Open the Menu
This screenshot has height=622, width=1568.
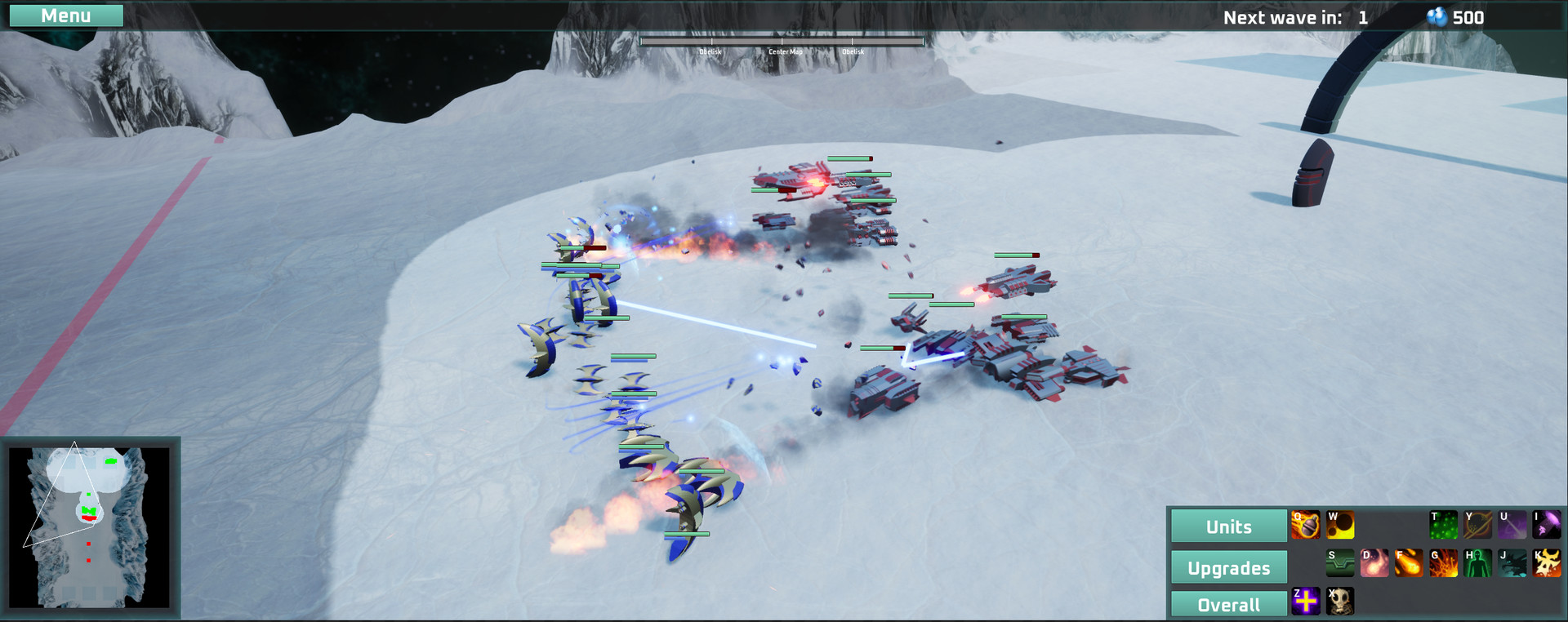66,15
